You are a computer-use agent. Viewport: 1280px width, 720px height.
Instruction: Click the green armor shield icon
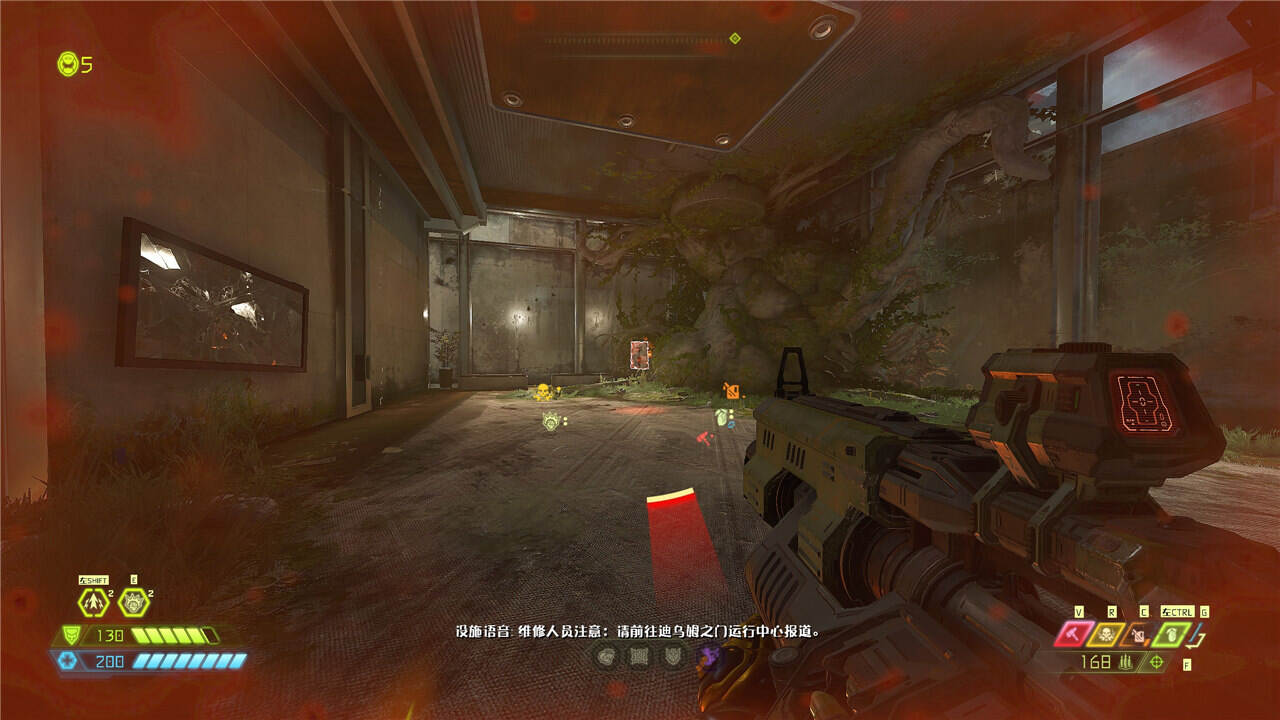click(x=71, y=635)
